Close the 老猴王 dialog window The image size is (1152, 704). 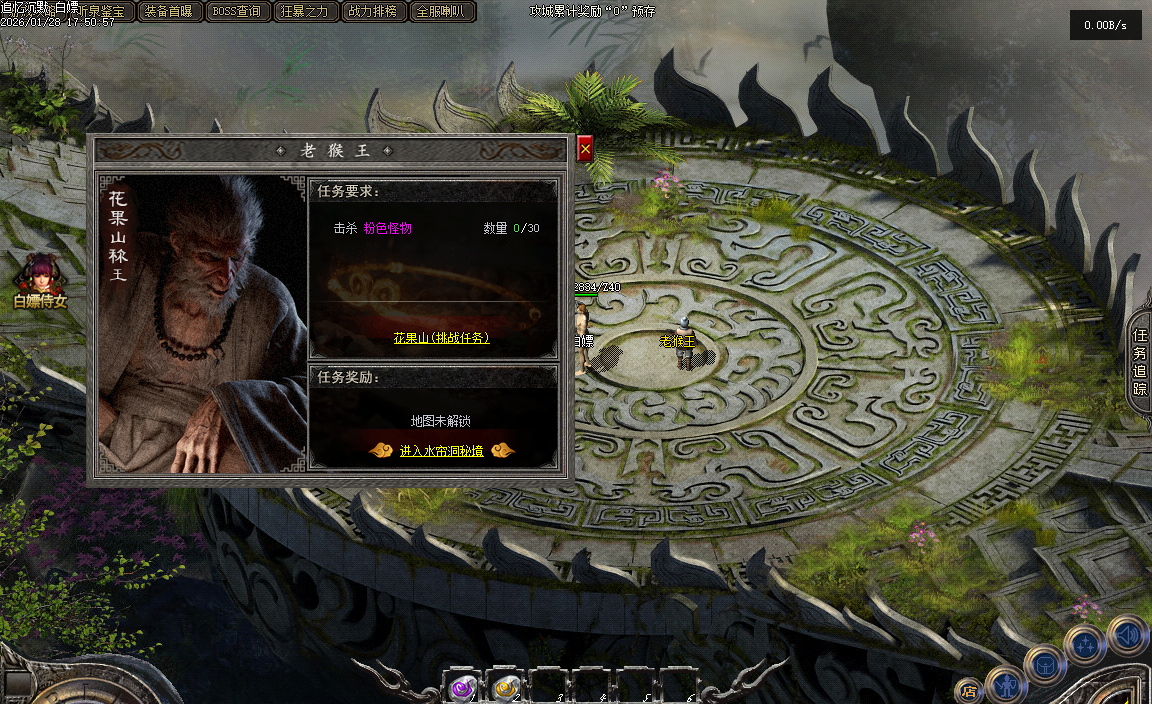tap(585, 149)
